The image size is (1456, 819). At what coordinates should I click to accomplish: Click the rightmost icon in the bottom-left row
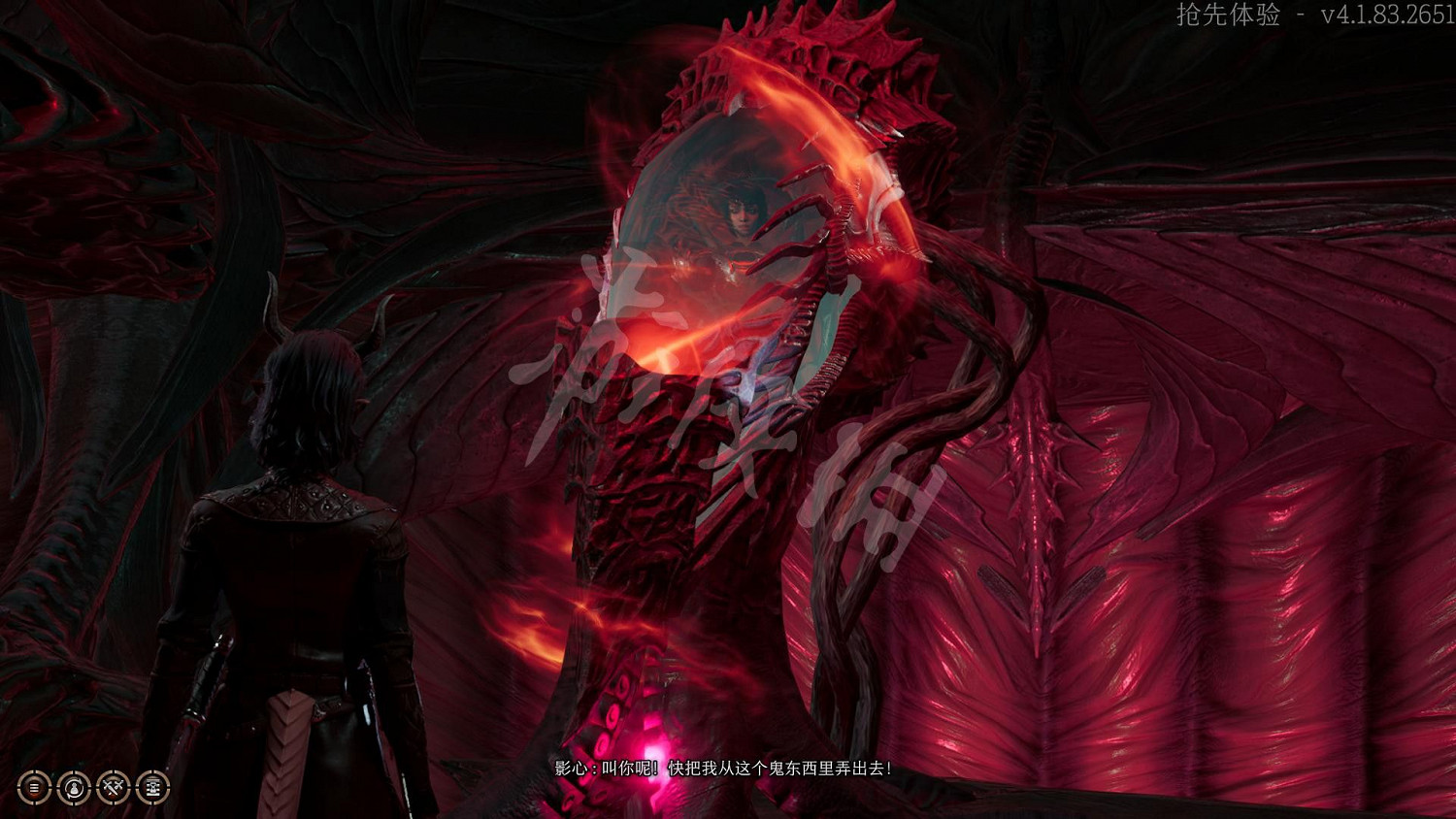[x=153, y=788]
